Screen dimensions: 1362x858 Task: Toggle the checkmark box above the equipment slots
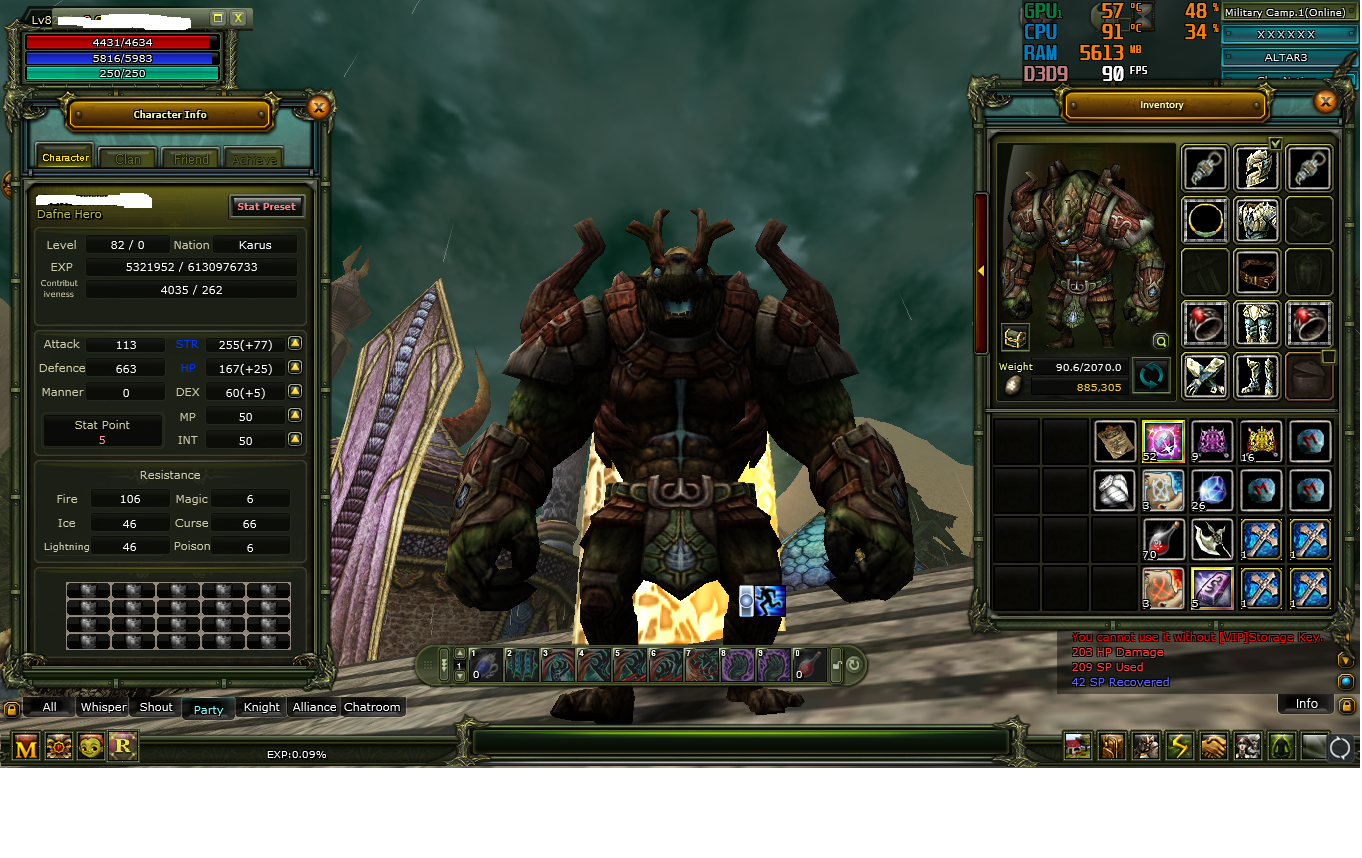[1276, 142]
